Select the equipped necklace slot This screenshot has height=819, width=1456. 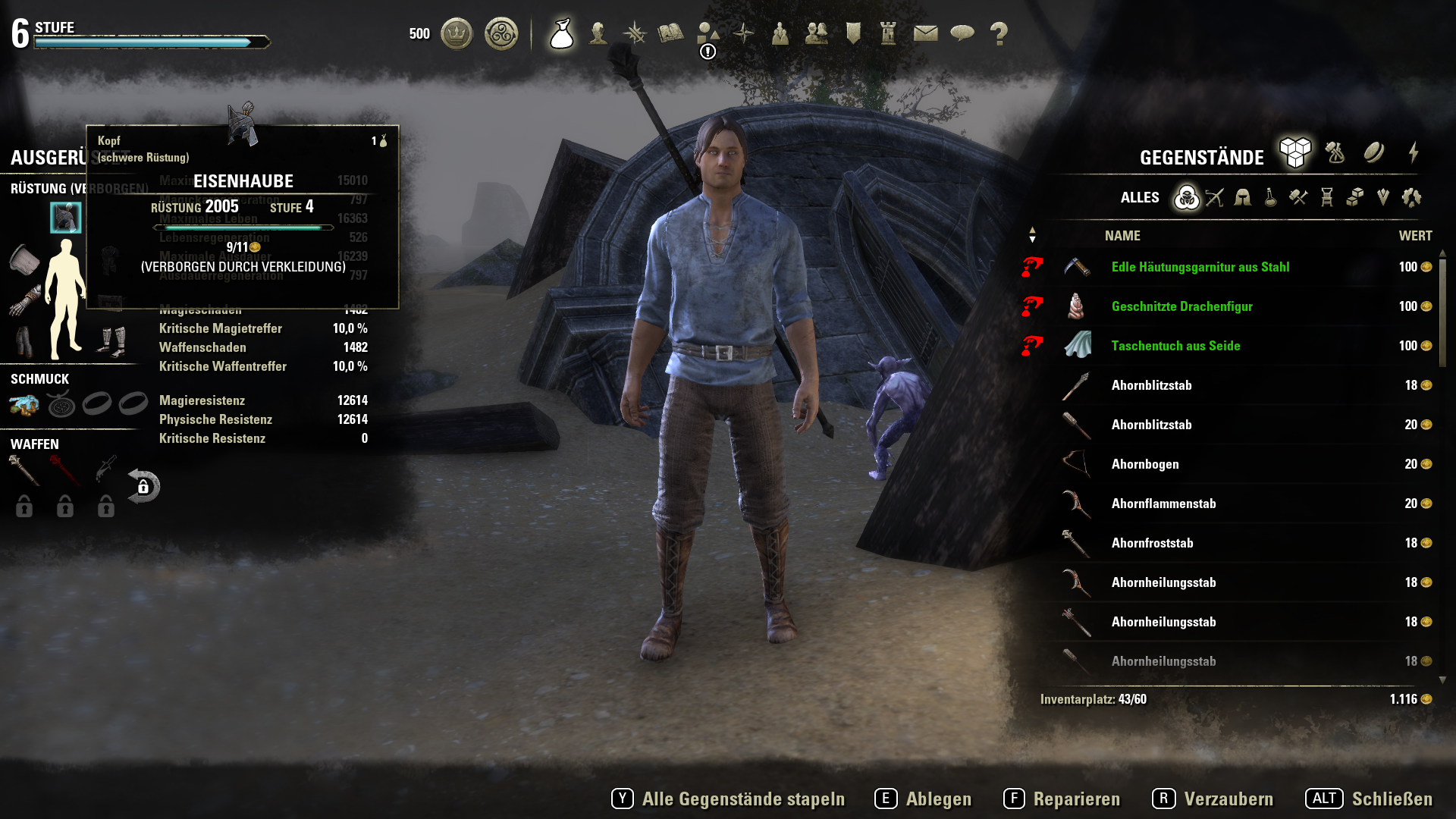tap(61, 405)
